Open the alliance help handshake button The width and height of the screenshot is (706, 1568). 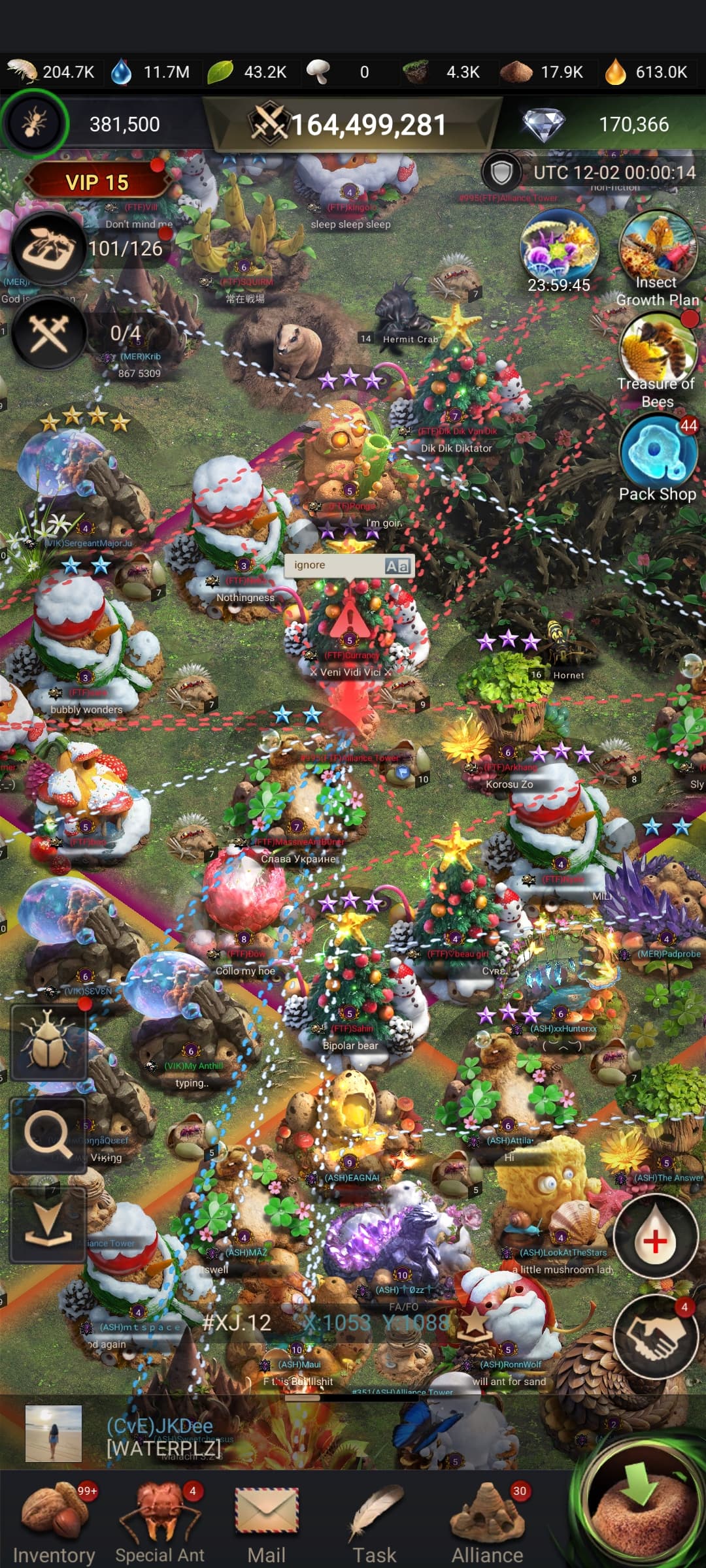coord(656,1337)
